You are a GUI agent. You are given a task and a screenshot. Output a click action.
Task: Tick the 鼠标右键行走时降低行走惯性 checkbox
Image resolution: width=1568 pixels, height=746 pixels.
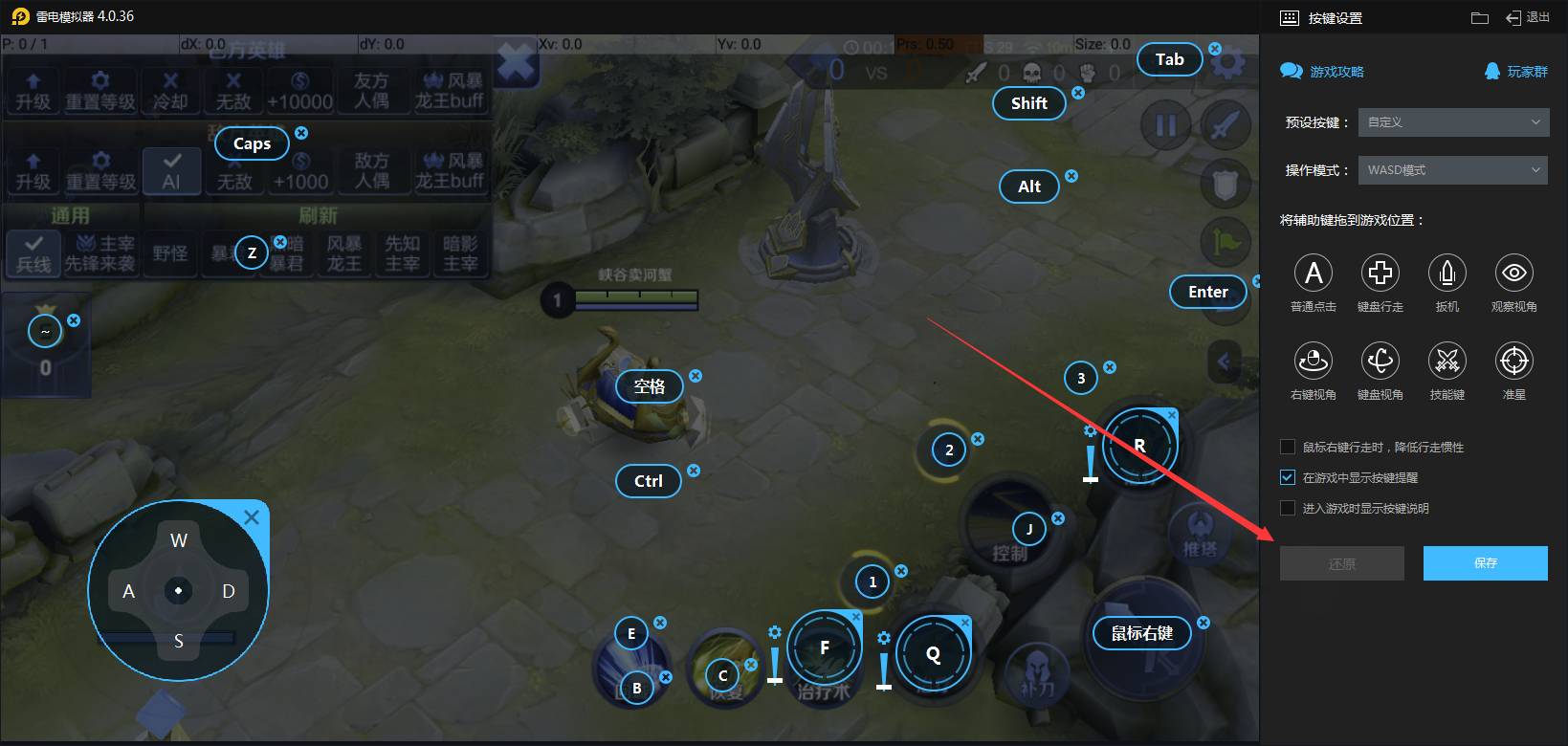click(1288, 447)
